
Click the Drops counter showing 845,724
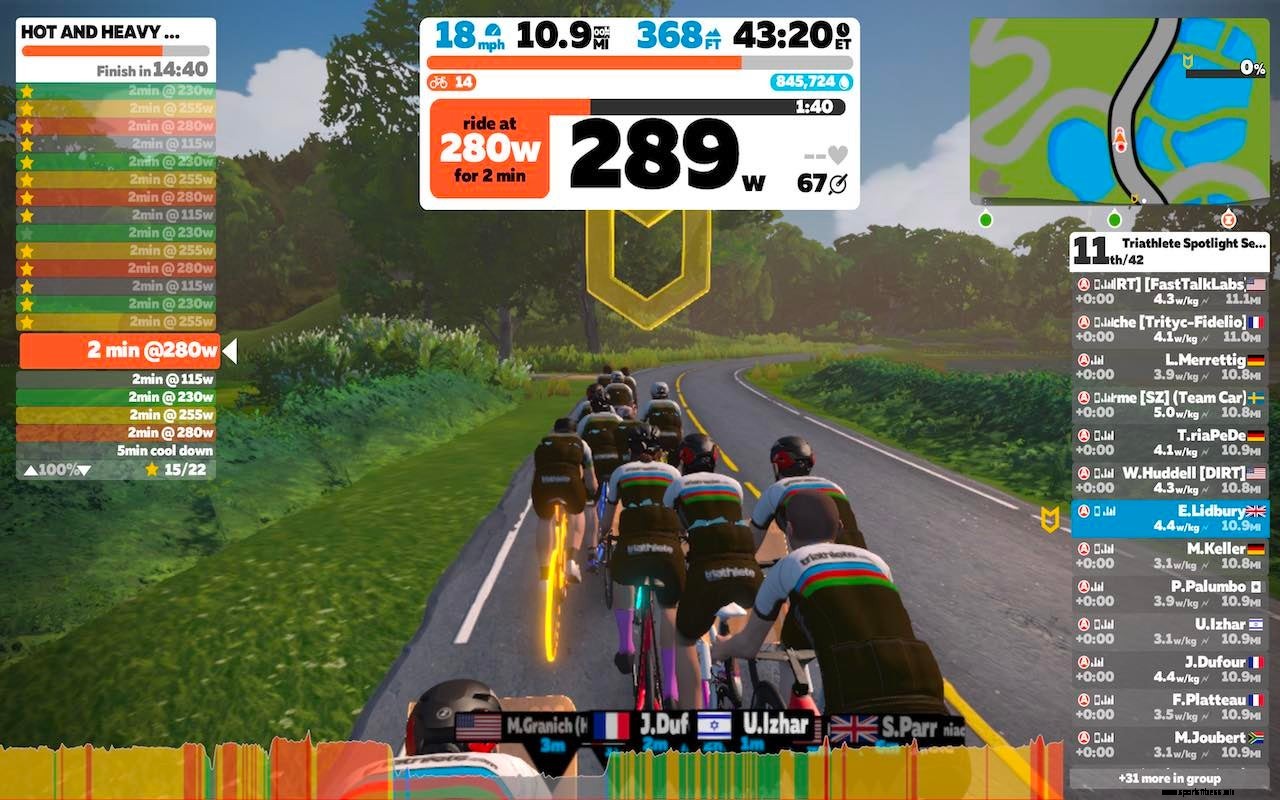[812, 83]
